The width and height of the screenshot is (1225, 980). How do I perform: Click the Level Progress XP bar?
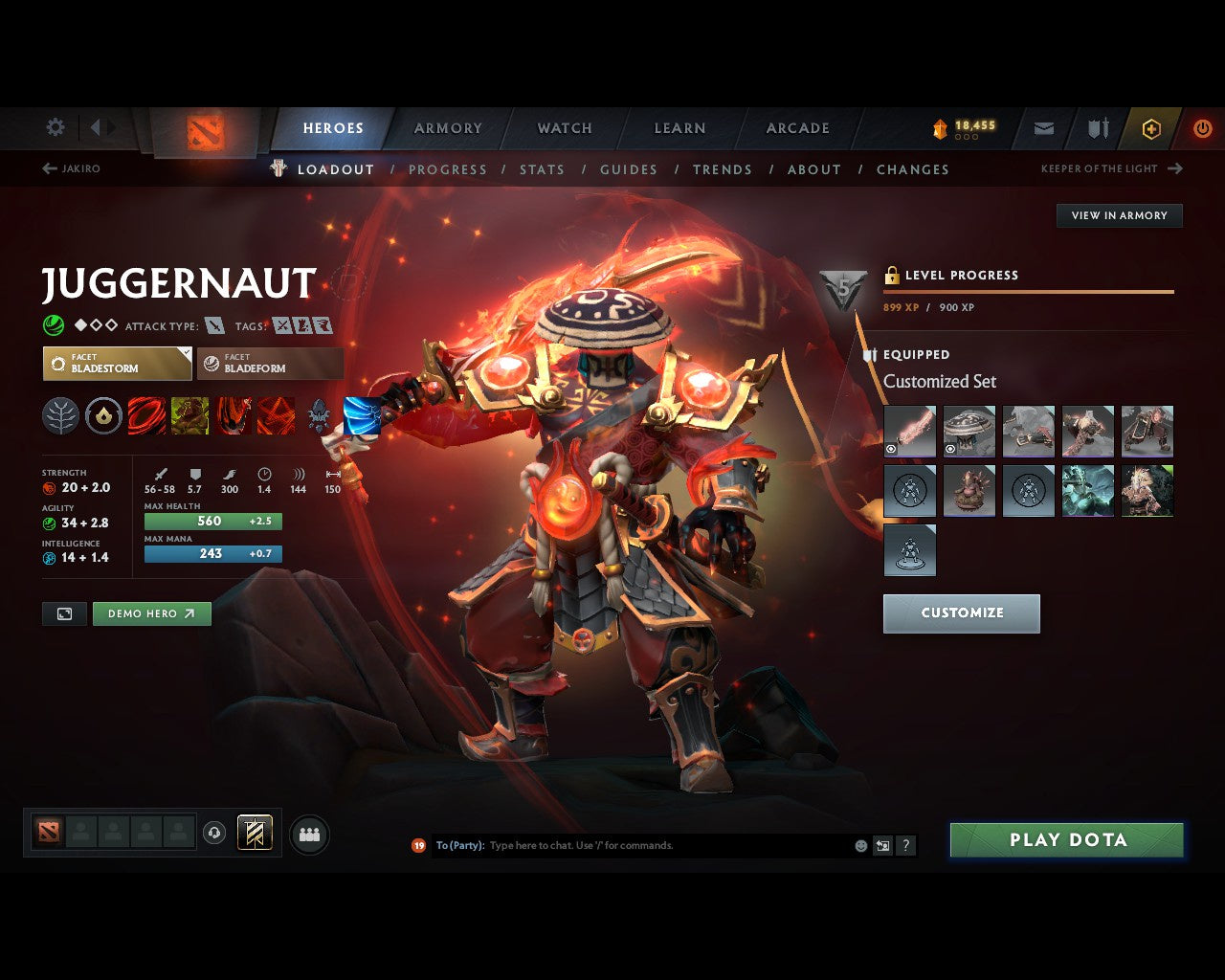coord(1029,290)
